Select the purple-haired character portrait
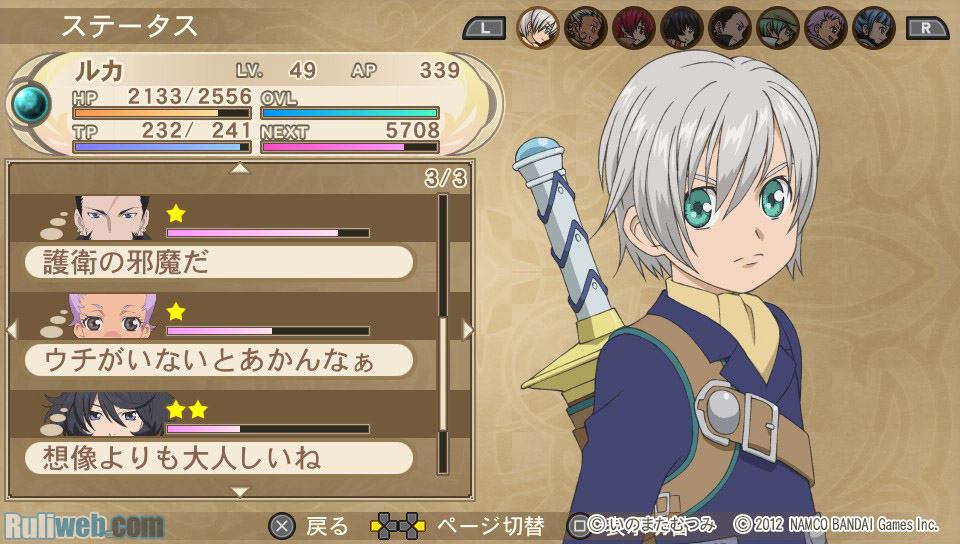Viewport: 960px width, 544px height. point(826,28)
